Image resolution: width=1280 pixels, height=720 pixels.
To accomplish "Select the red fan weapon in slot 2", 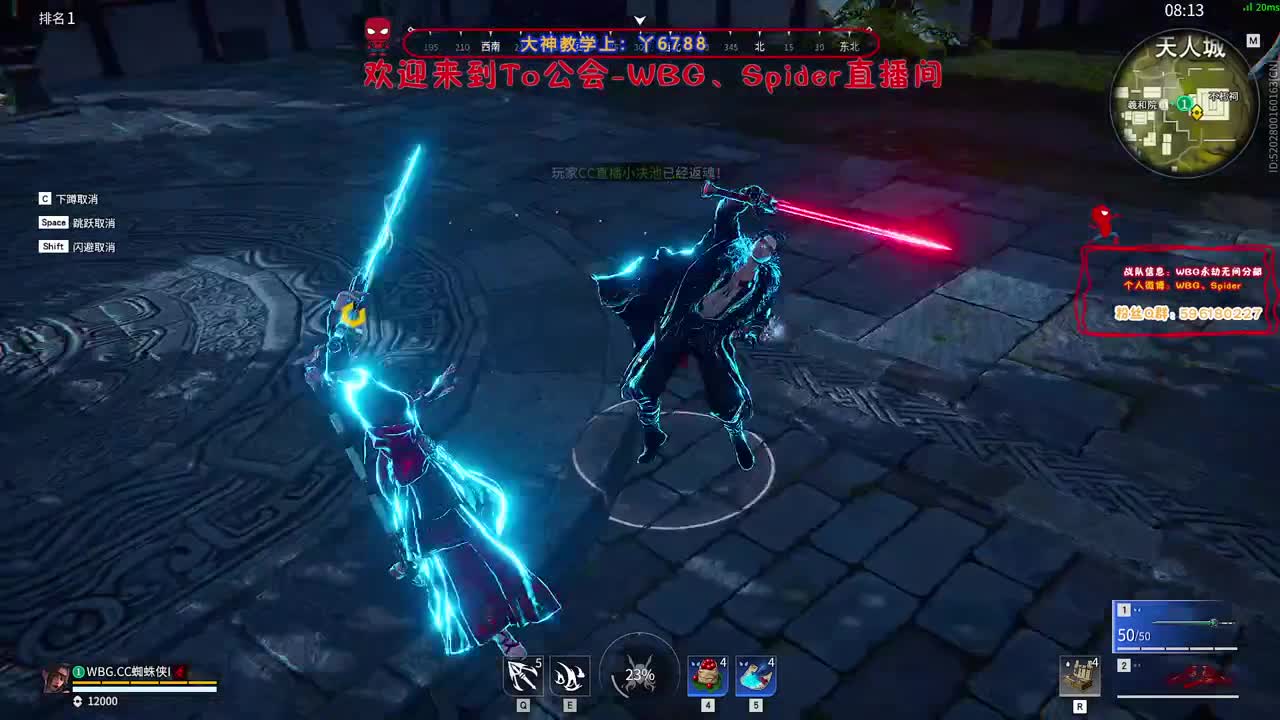I will (1200, 676).
